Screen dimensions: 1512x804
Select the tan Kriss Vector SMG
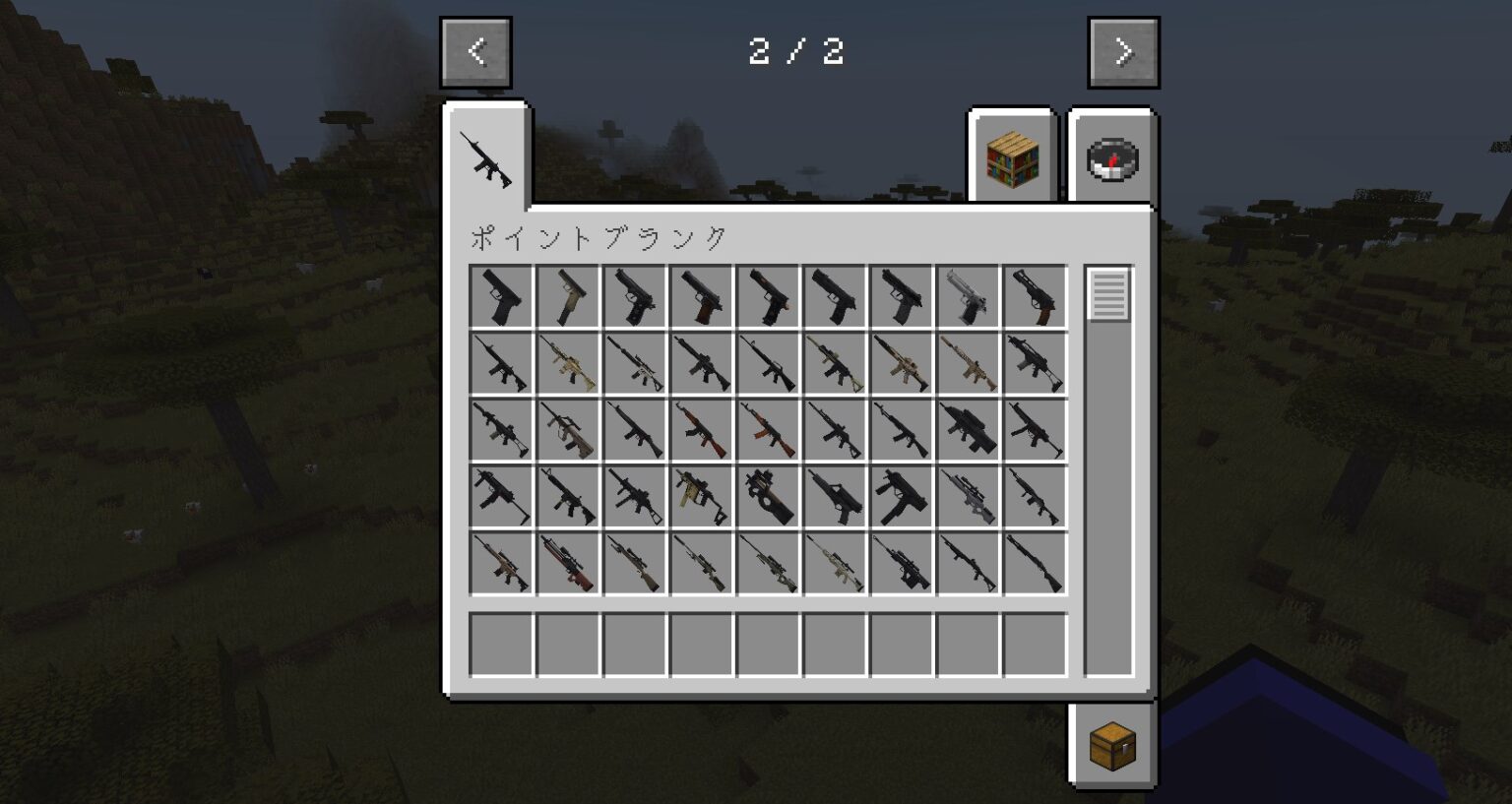click(704, 497)
